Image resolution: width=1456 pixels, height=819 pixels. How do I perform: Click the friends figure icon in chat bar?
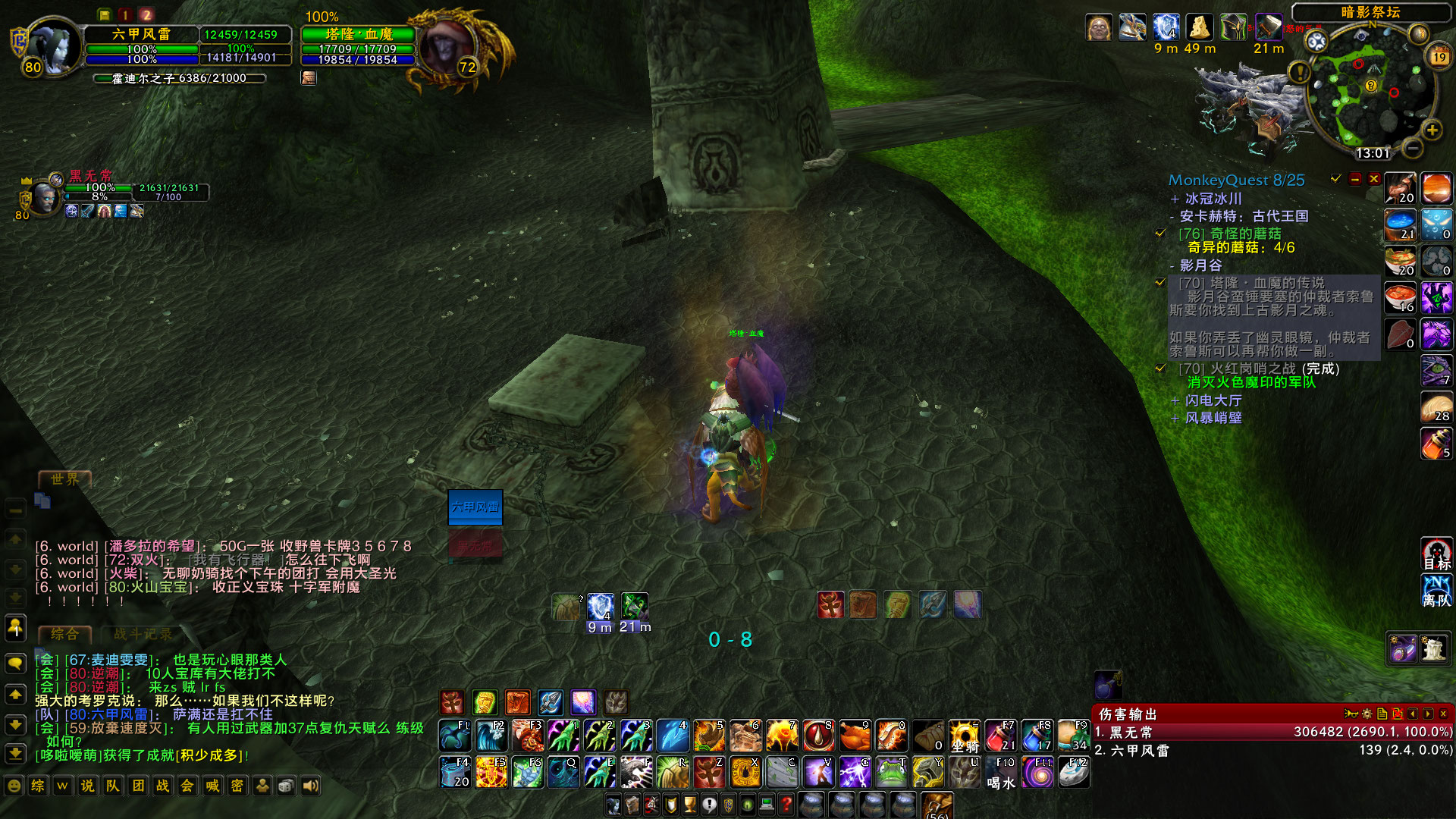point(262,786)
